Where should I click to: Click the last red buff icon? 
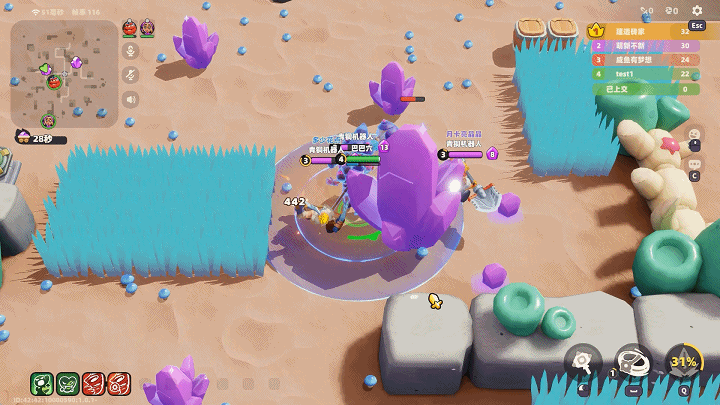point(119,383)
